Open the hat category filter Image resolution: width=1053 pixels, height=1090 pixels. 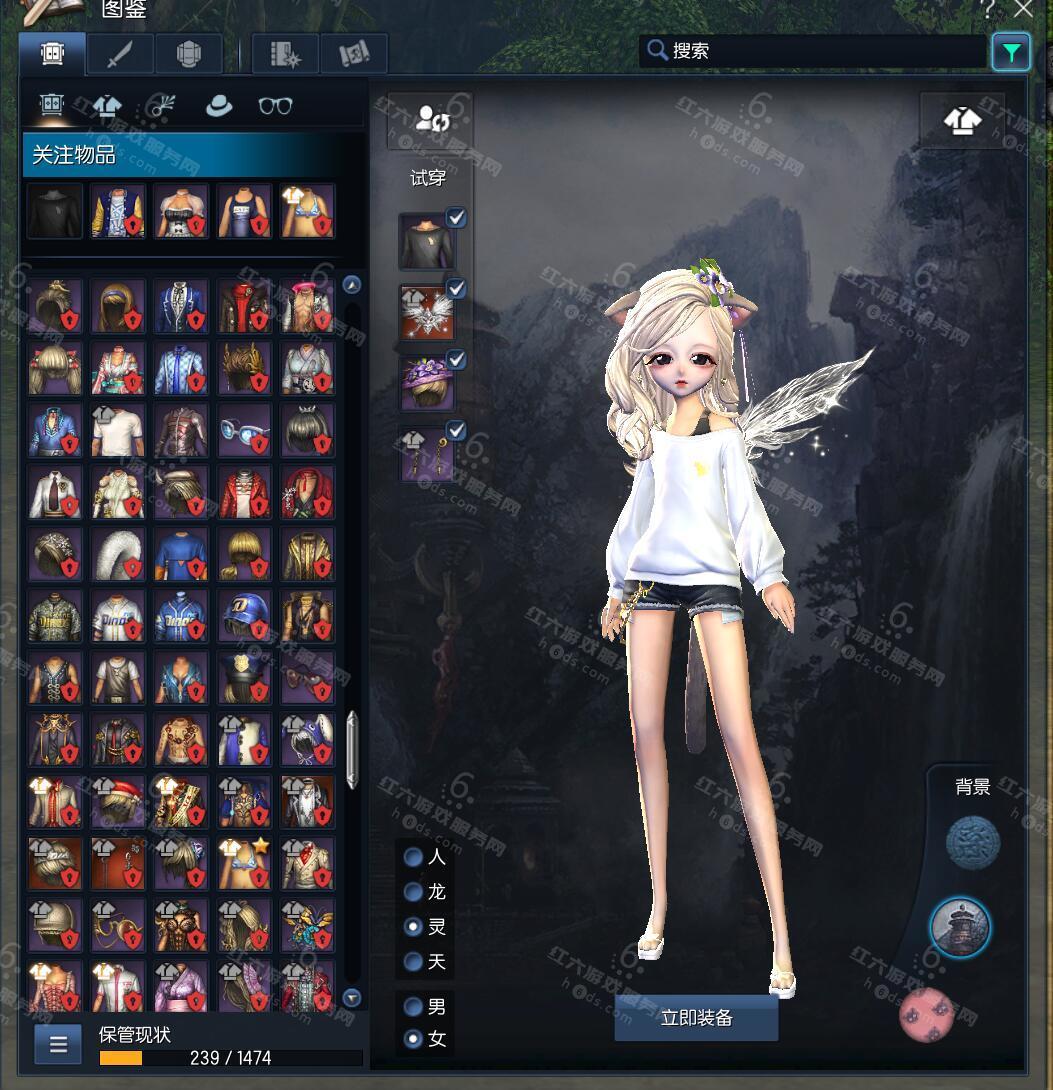[218, 106]
